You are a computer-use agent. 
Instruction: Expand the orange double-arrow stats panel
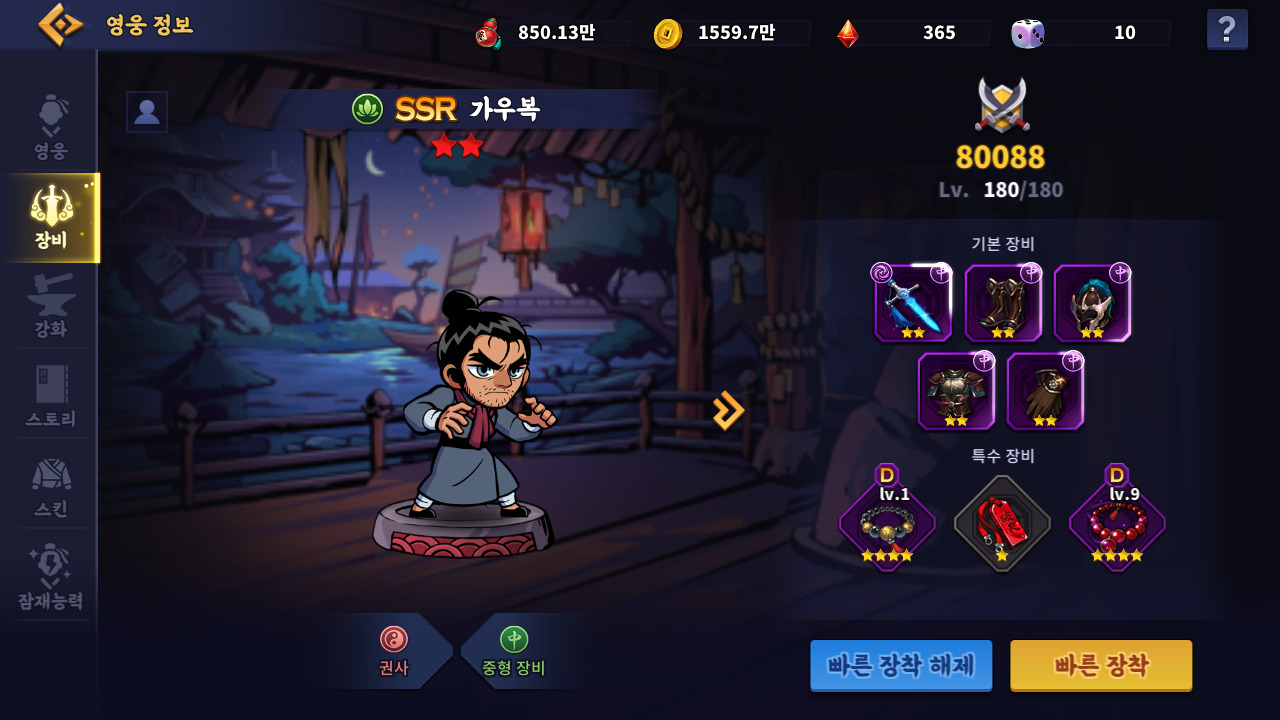point(728,410)
